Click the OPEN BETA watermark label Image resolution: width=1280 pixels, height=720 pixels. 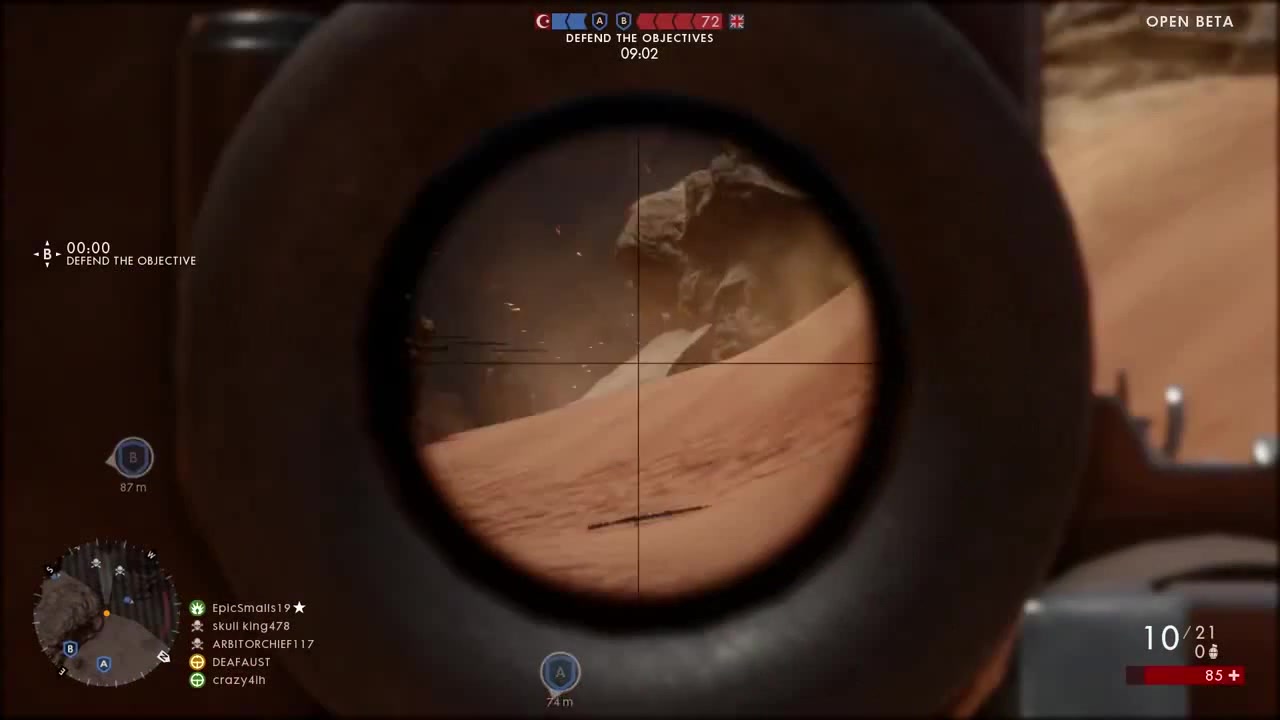tap(1189, 21)
